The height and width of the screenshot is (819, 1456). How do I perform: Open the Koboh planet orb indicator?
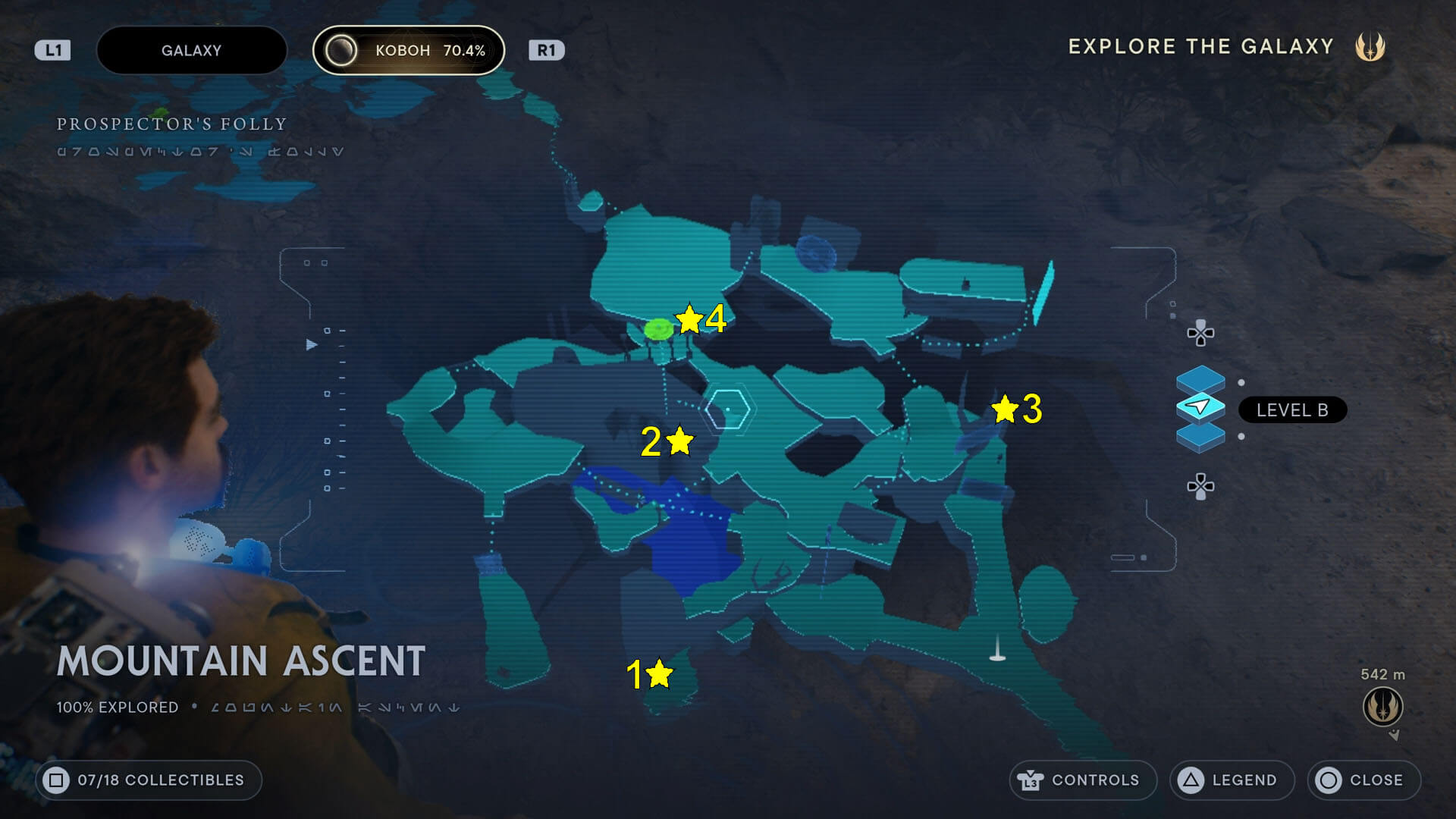344,50
